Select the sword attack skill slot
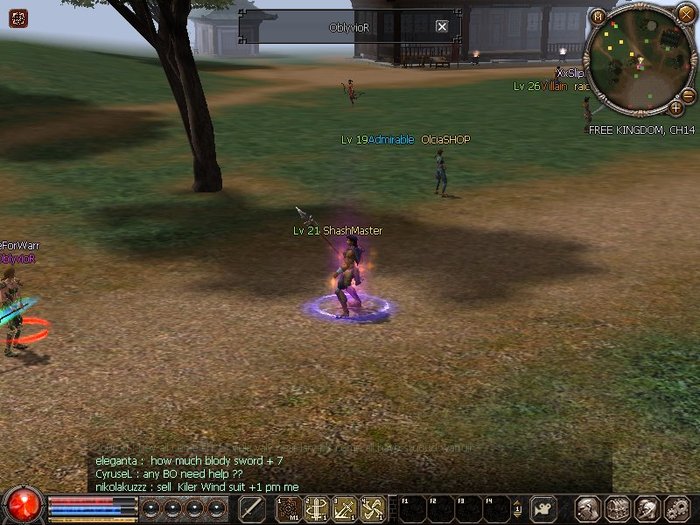The width and height of the screenshot is (700, 525). [253, 509]
